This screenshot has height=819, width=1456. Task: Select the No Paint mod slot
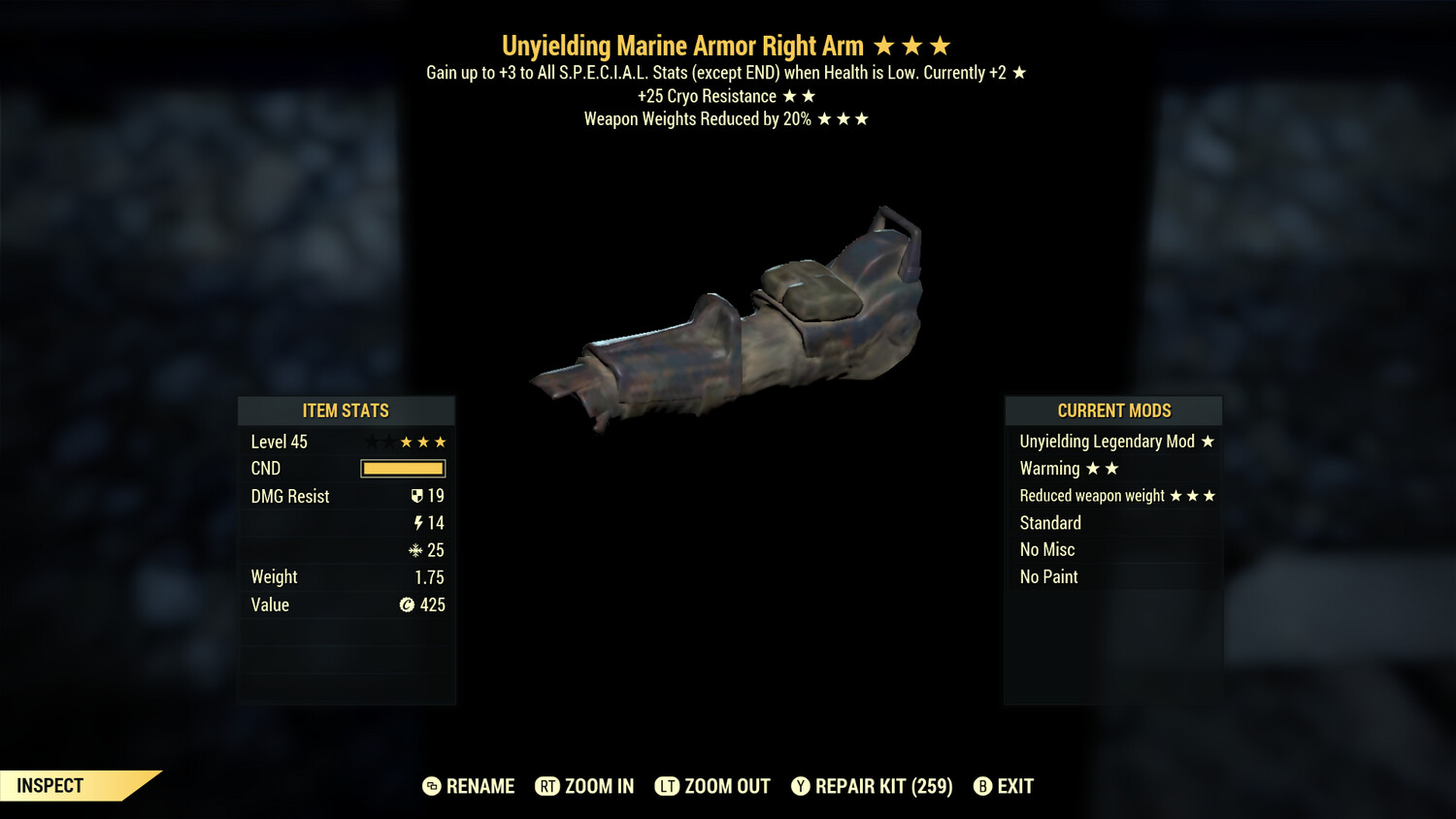tap(1113, 577)
